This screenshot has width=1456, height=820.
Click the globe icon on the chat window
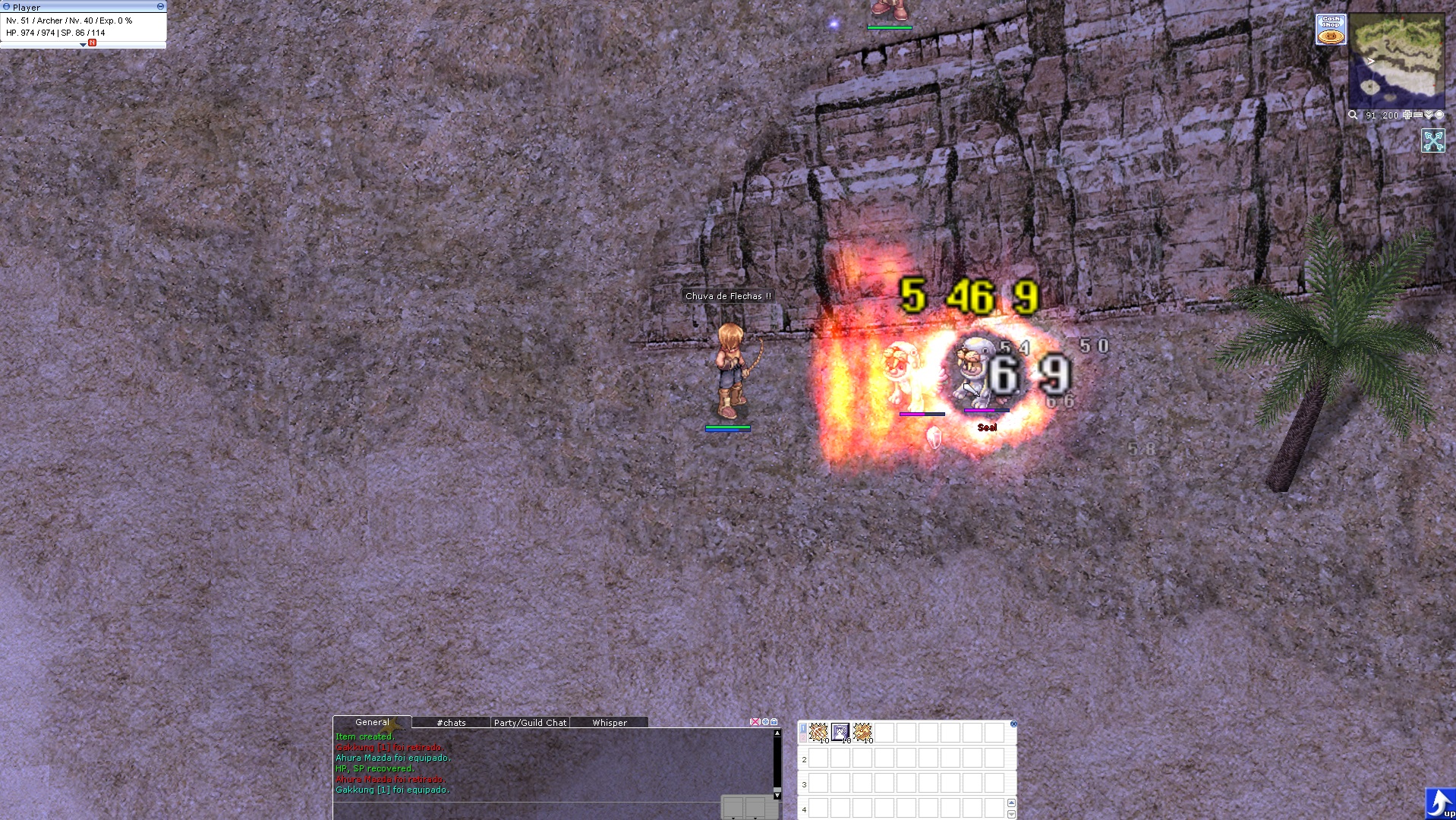pyautogui.click(x=765, y=721)
